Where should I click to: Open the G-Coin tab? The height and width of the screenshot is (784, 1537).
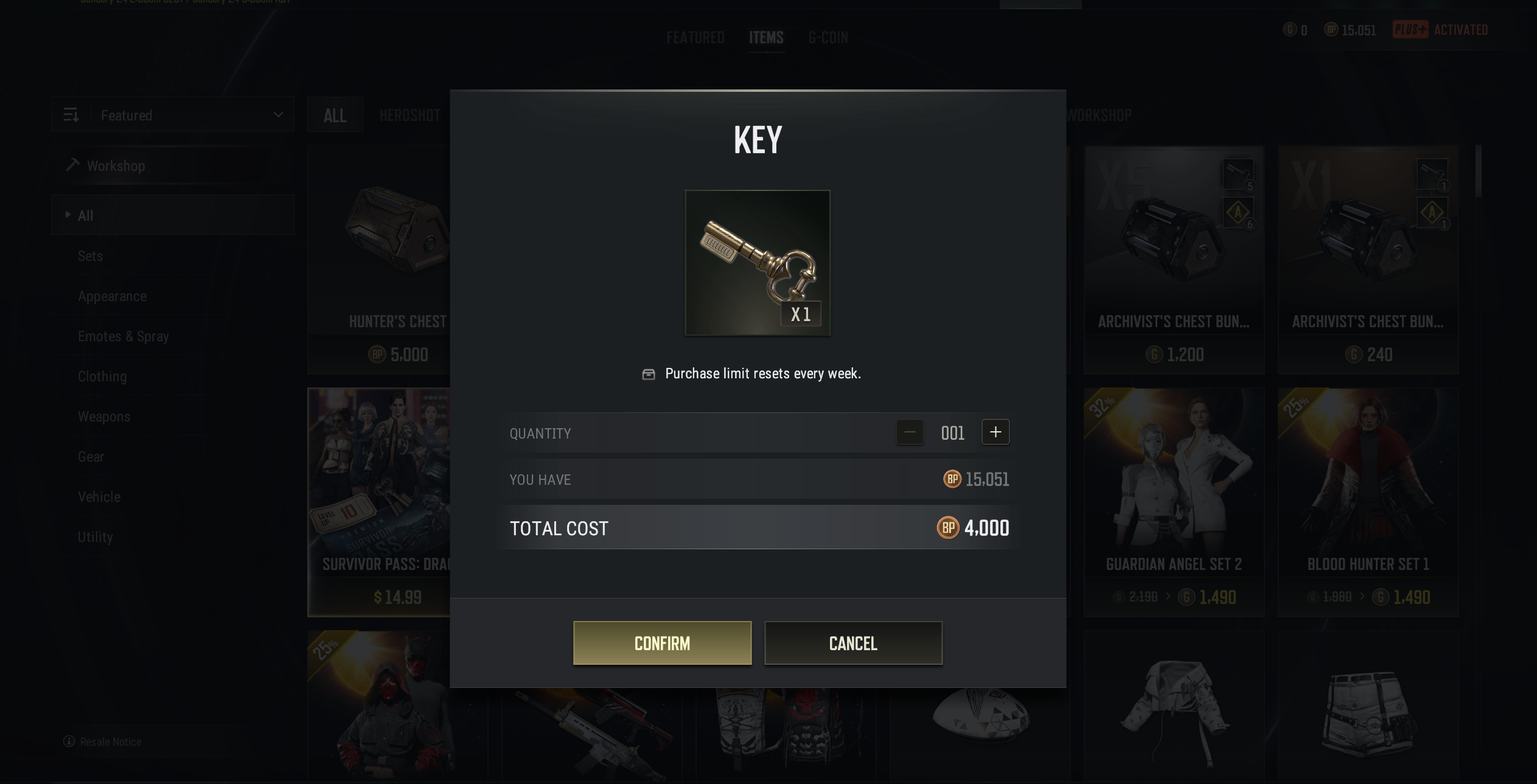coord(828,38)
